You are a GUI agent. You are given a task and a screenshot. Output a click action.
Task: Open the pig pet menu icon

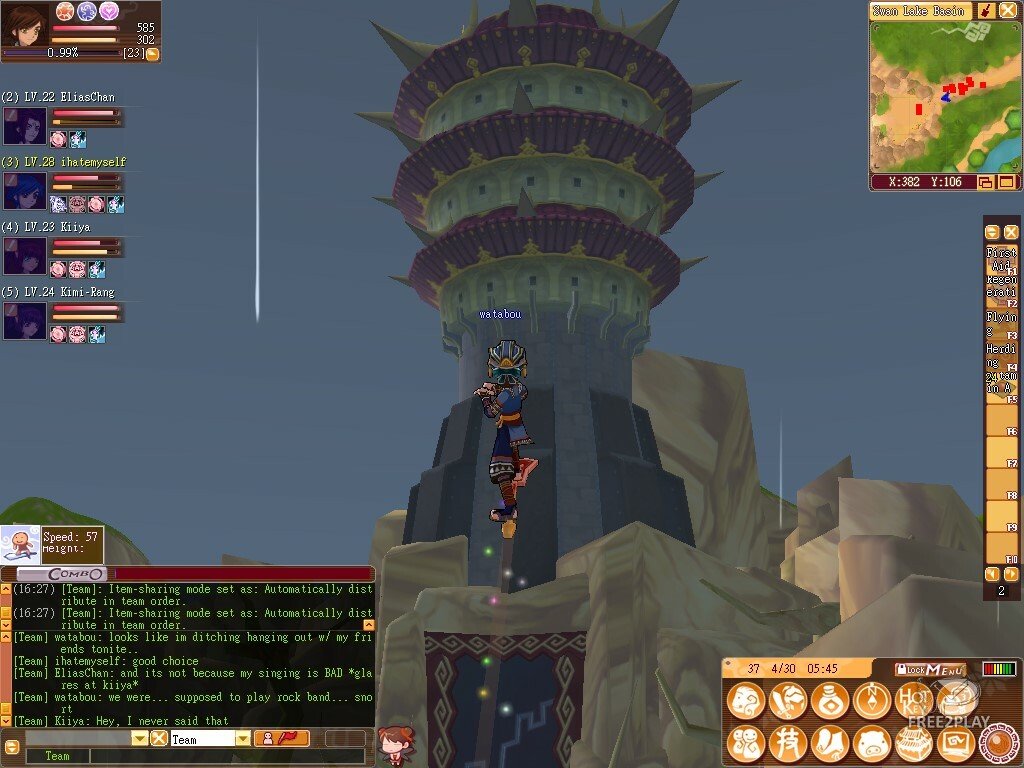point(872,743)
